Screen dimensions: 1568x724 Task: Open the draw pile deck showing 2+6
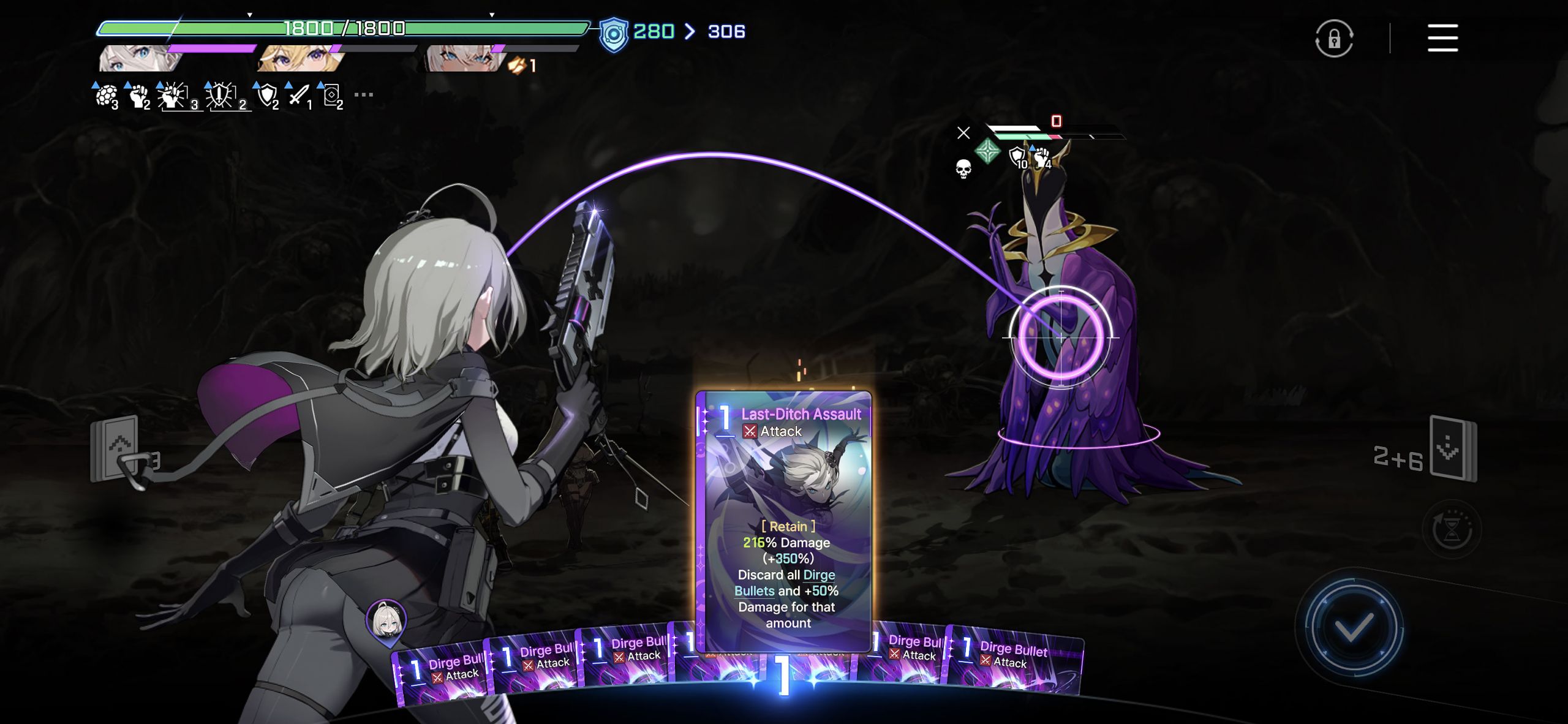point(1452,449)
